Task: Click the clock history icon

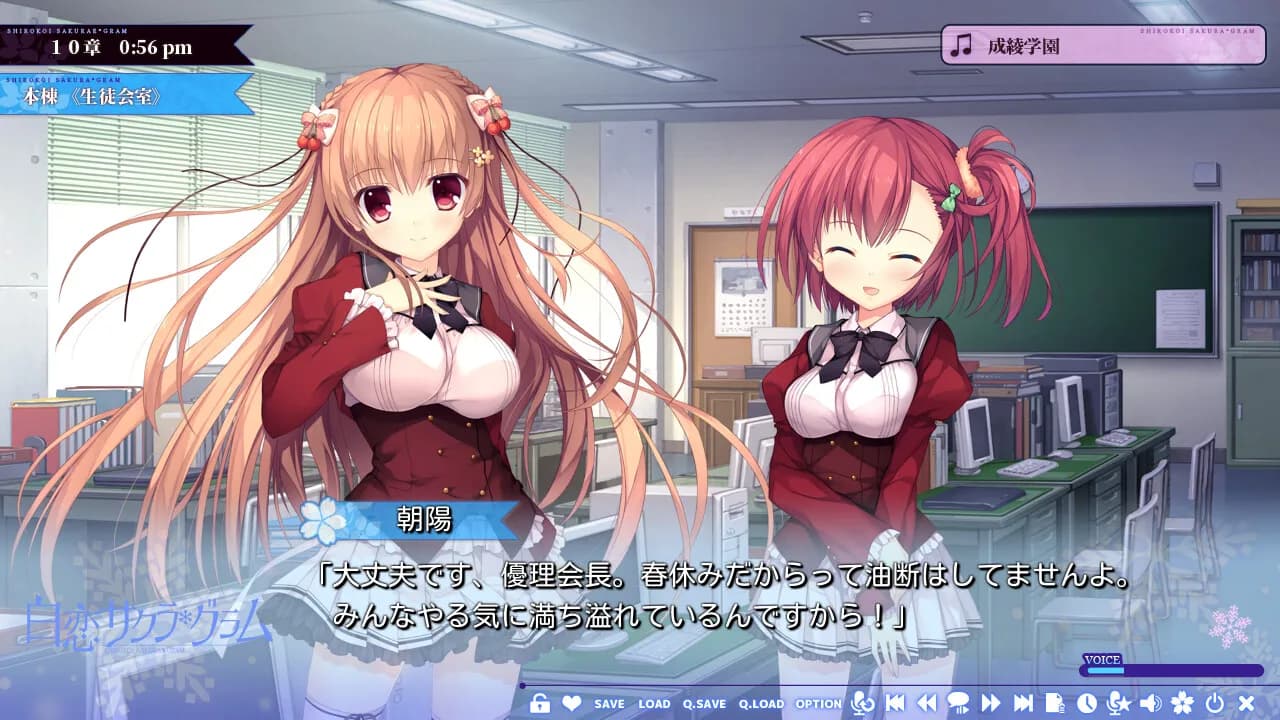Action: pyautogui.click(x=1087, y=703)
